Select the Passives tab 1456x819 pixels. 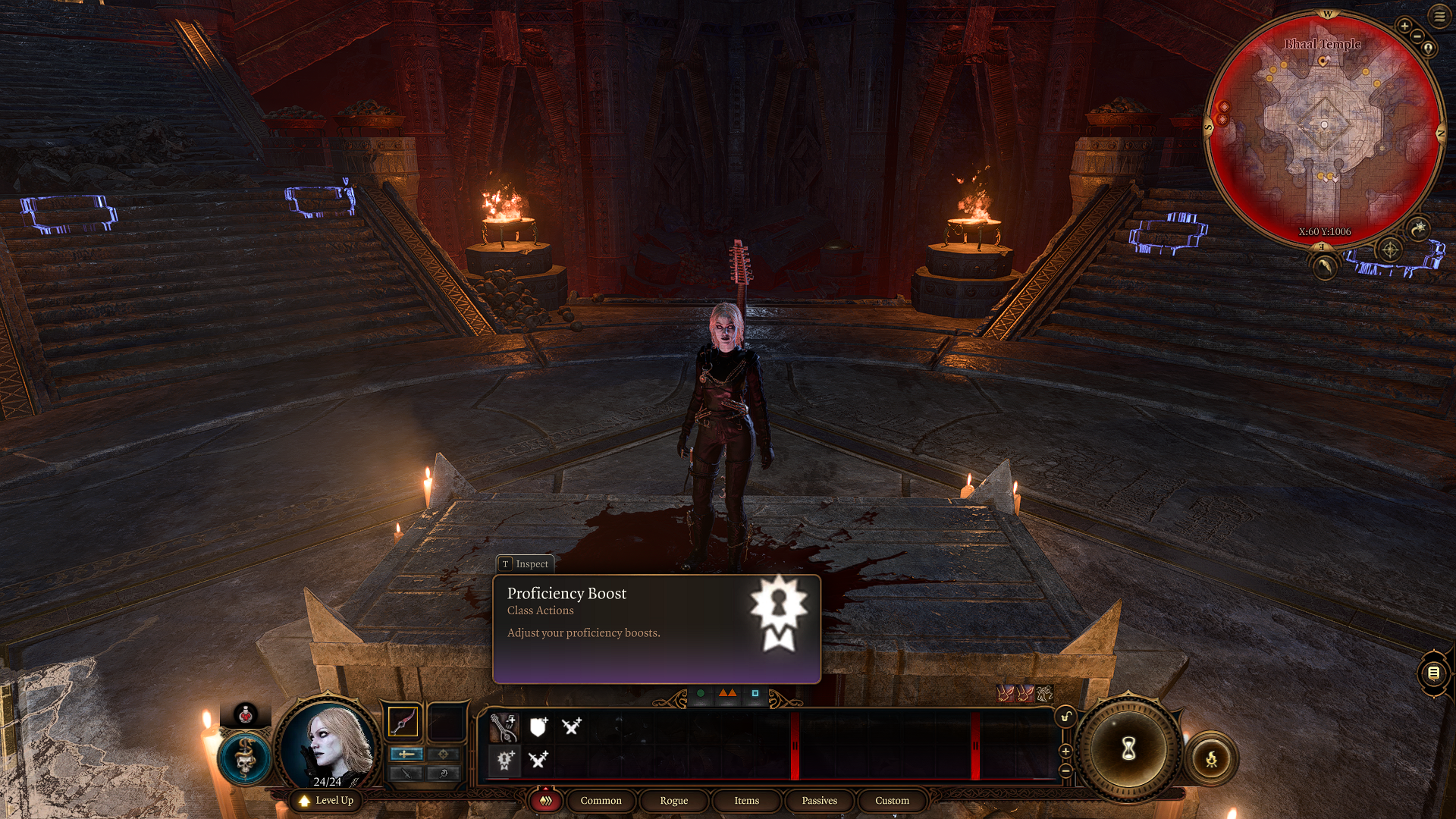pos(819,800)
